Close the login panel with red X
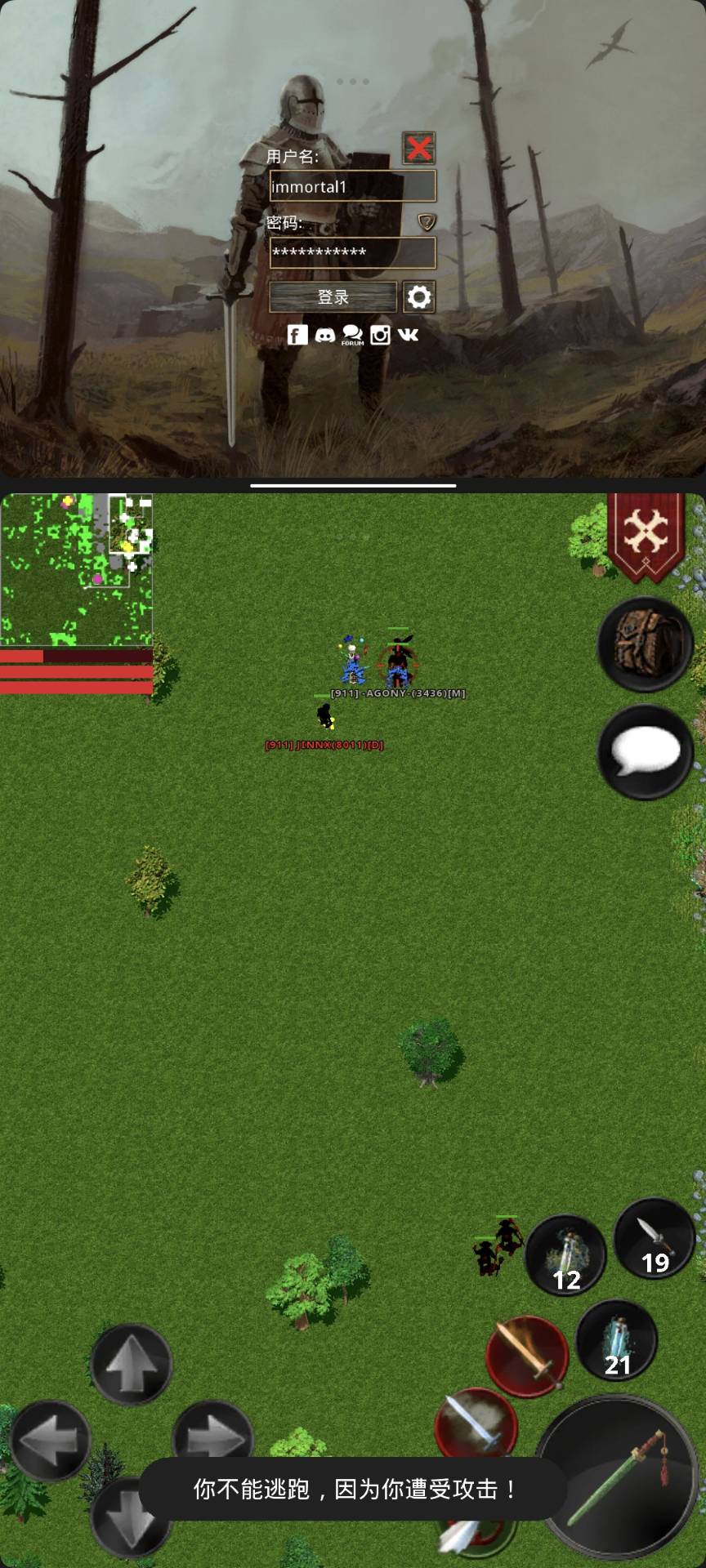 pyautogui.click(x=418, y=148)
